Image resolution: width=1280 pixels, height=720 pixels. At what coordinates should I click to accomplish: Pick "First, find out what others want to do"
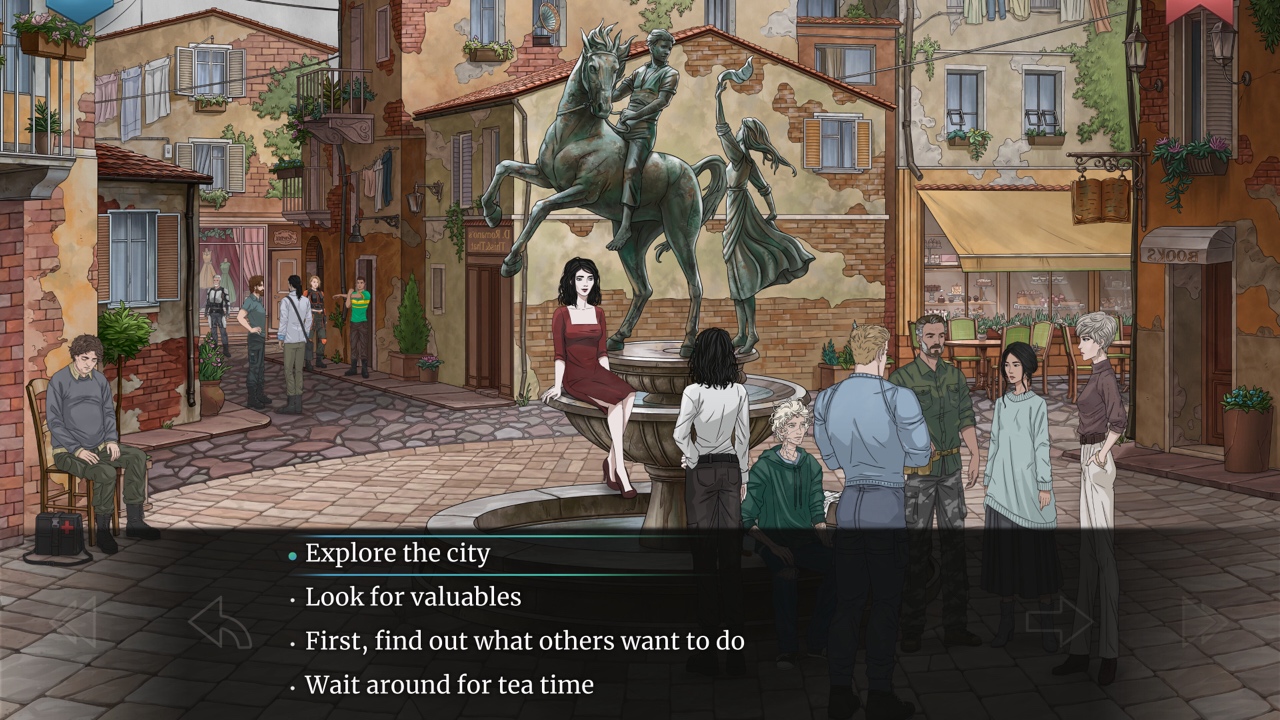524,640
